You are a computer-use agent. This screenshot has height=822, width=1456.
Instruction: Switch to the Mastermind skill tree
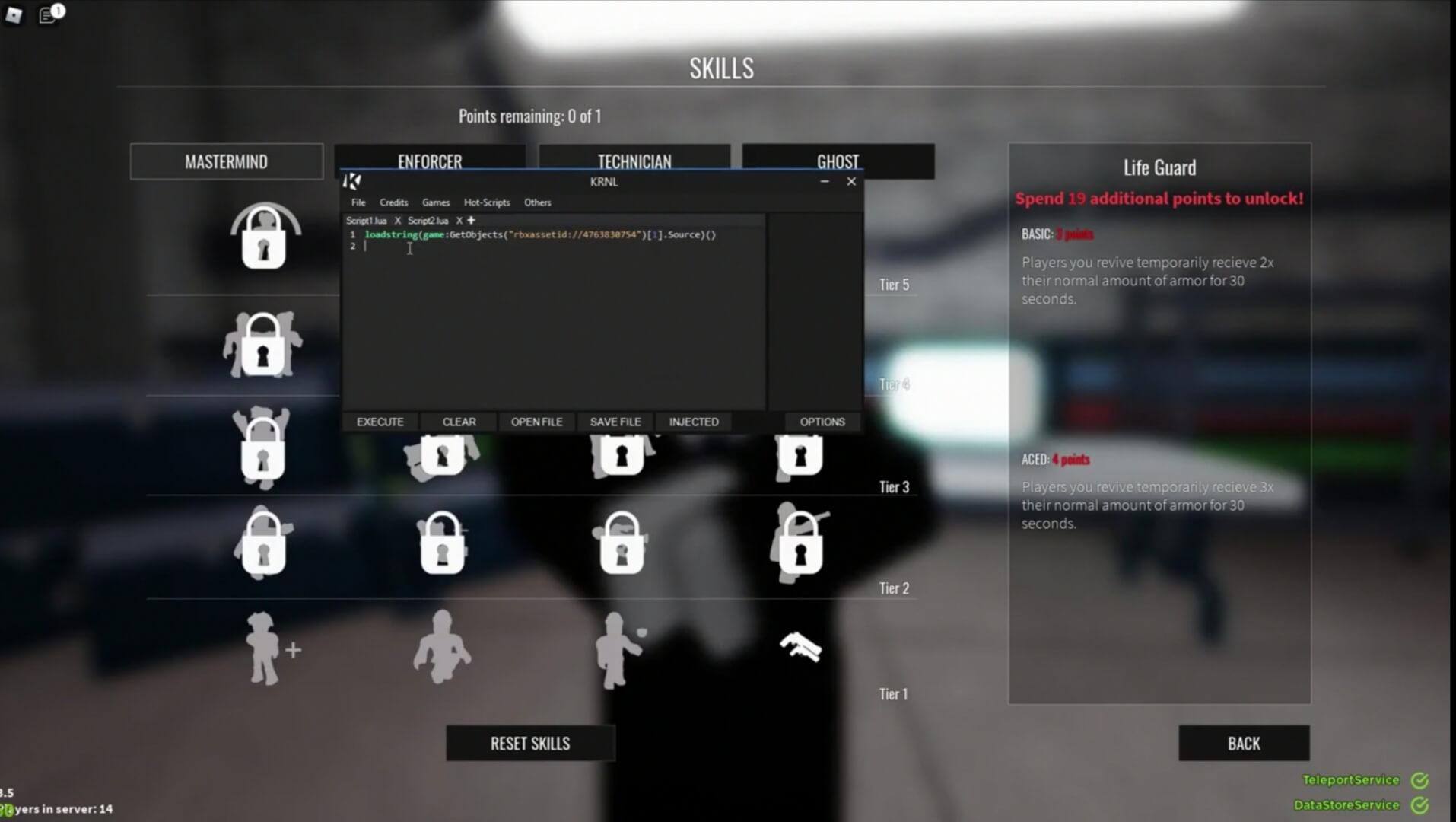pos(226,161)
